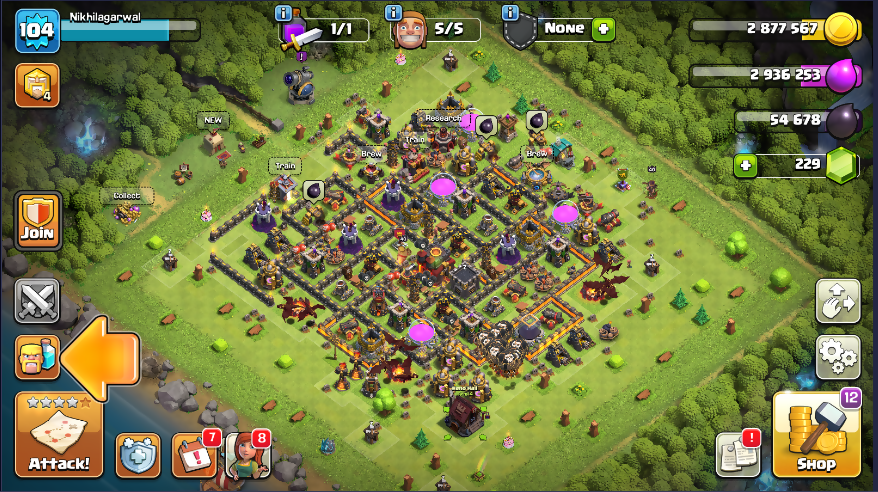Show info for the 1/1 army counter
This screenshot has height=492, width=878.
[x=286, y=14]
